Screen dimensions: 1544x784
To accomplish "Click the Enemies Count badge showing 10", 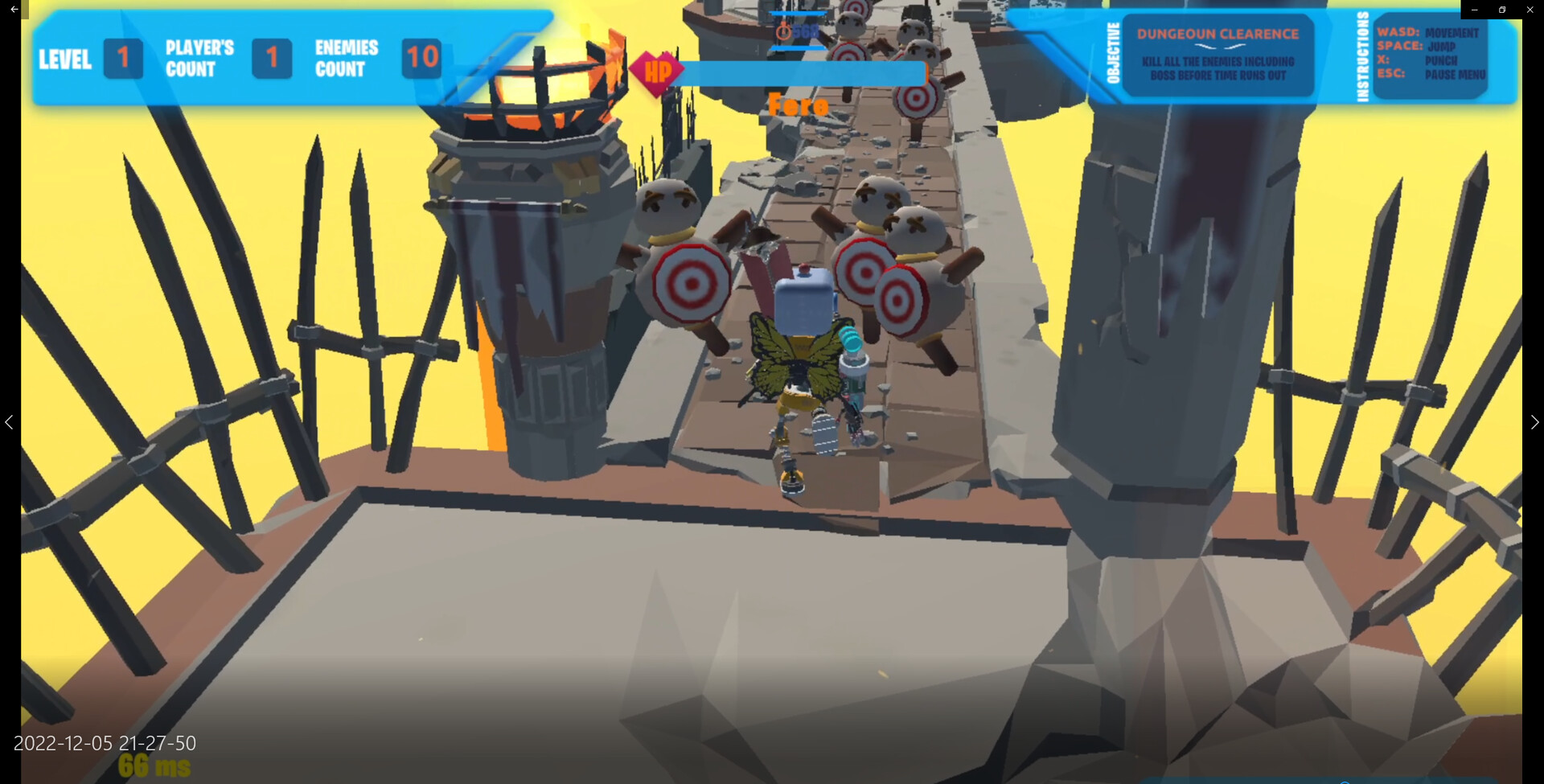I will (421, 59).
